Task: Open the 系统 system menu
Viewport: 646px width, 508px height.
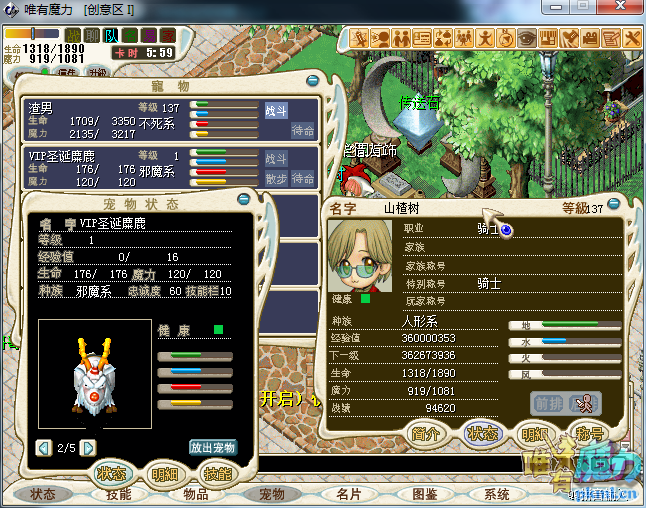Action: coord(497,494)
